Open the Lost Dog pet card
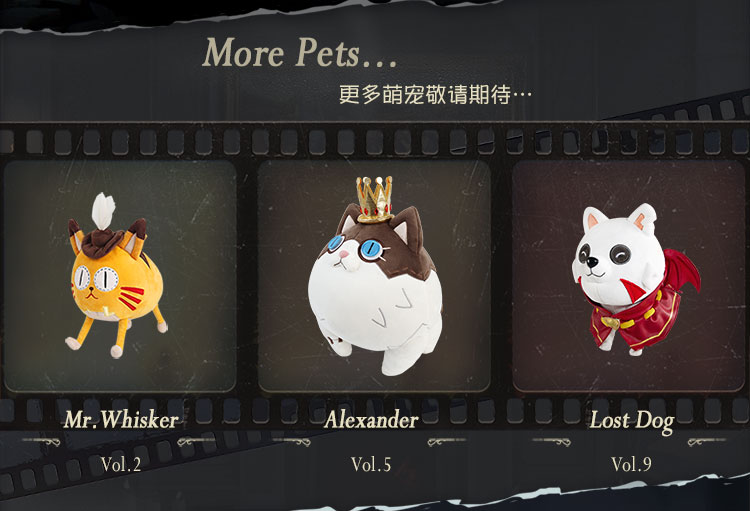The image size is (750, 511). [630, 276]
